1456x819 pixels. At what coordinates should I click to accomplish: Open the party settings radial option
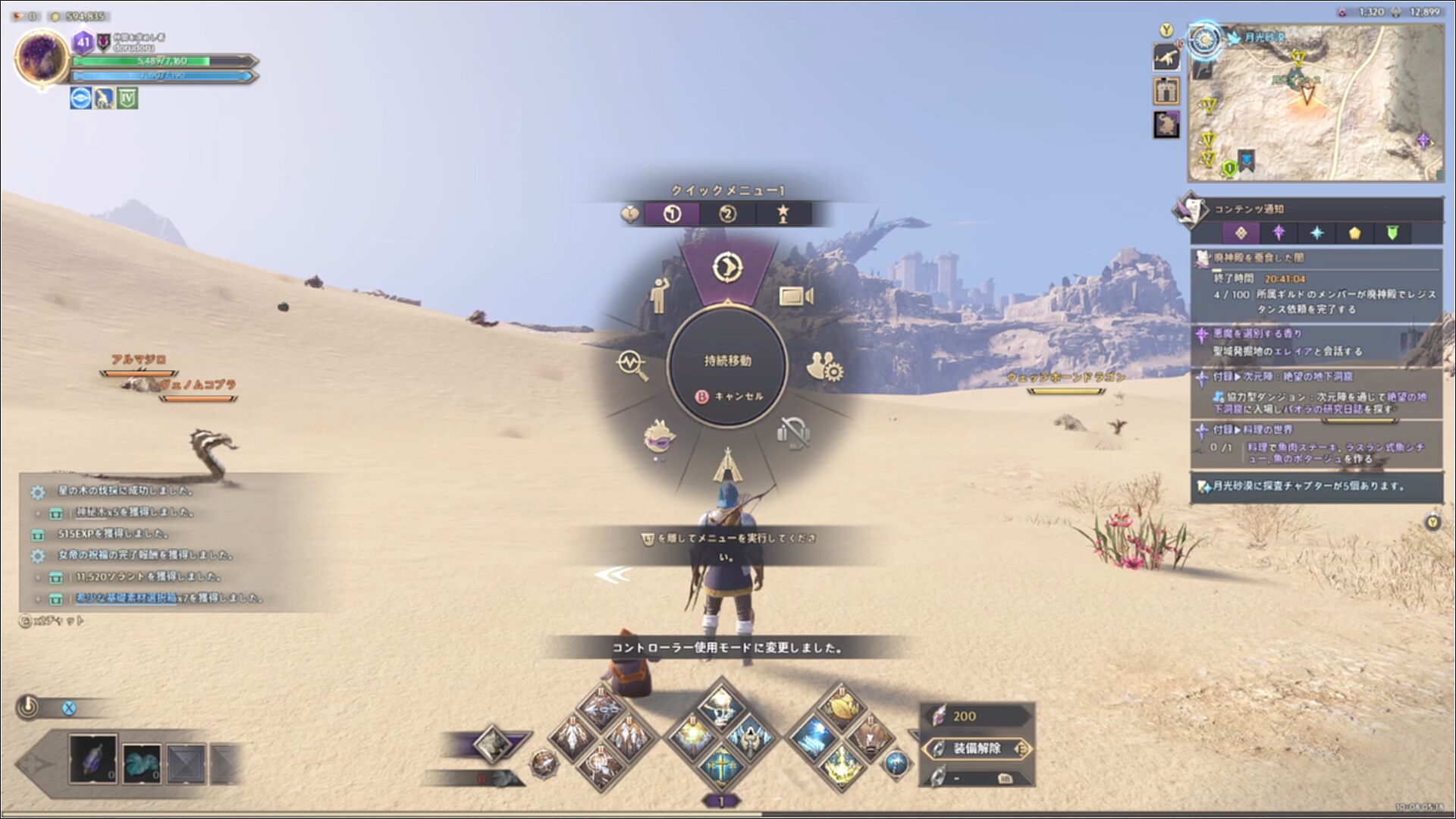[824, 366]
